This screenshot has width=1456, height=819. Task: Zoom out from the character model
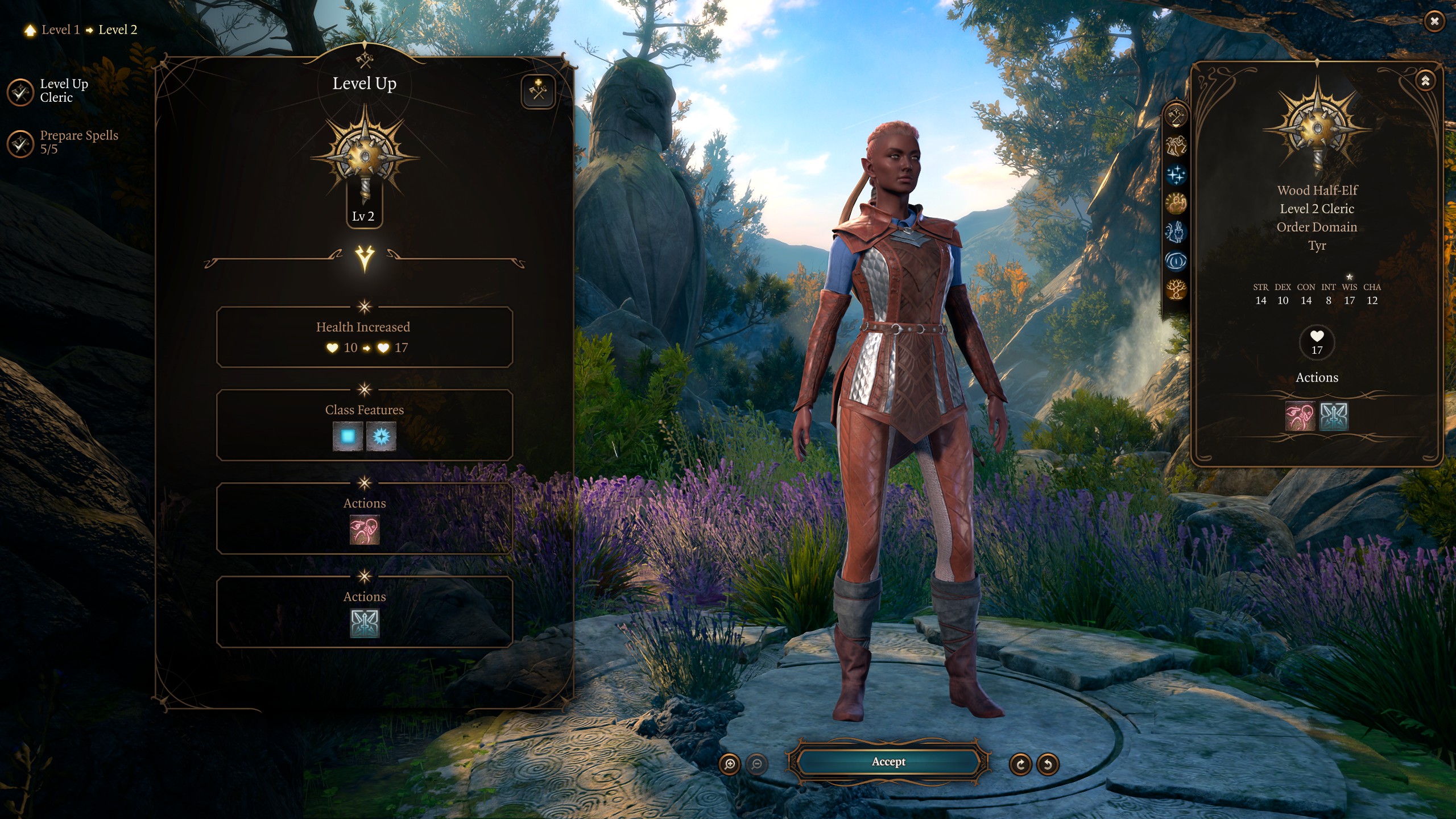click(x=756, y=764)
